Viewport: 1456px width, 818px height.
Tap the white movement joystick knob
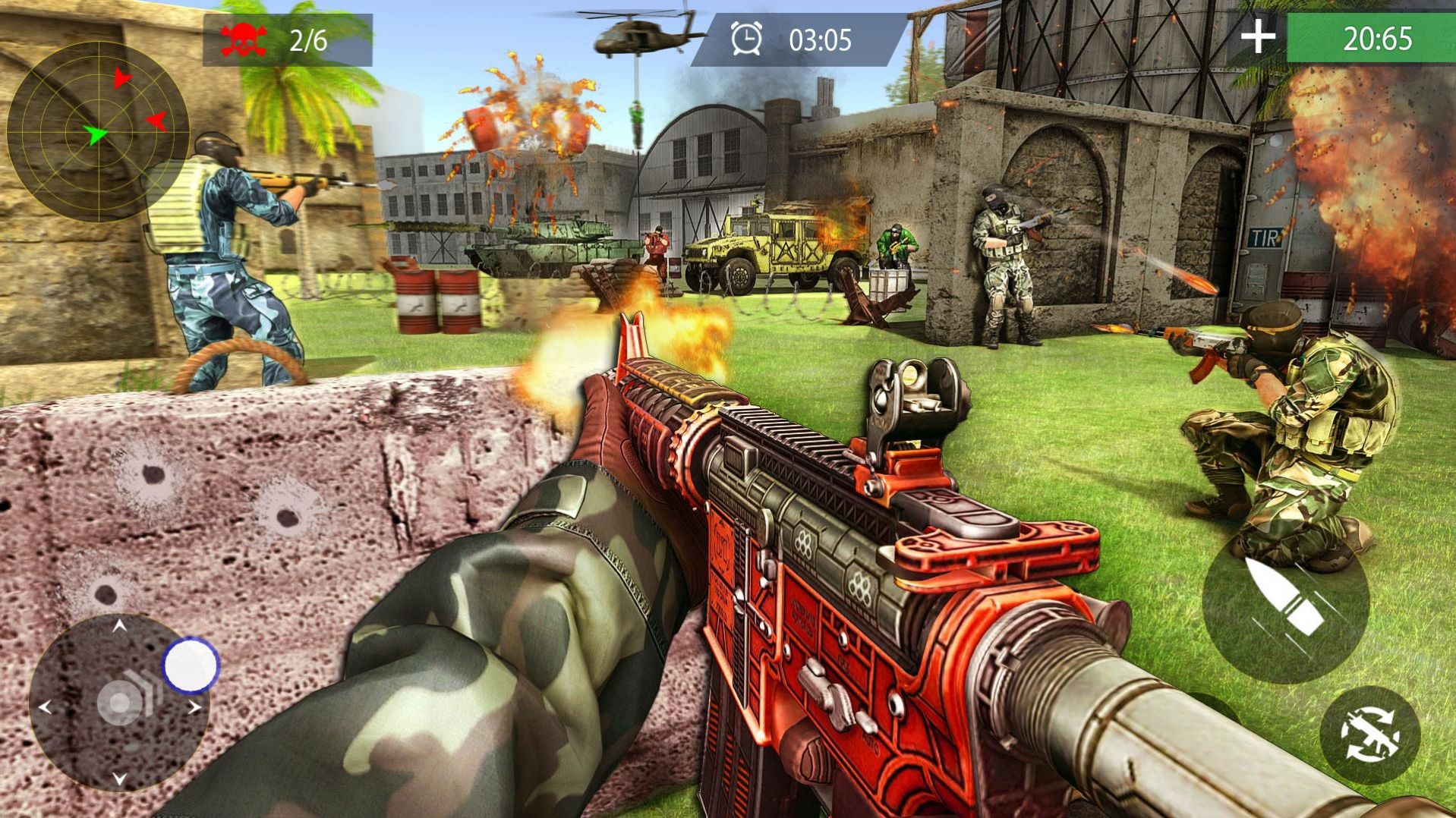(191, 665)
